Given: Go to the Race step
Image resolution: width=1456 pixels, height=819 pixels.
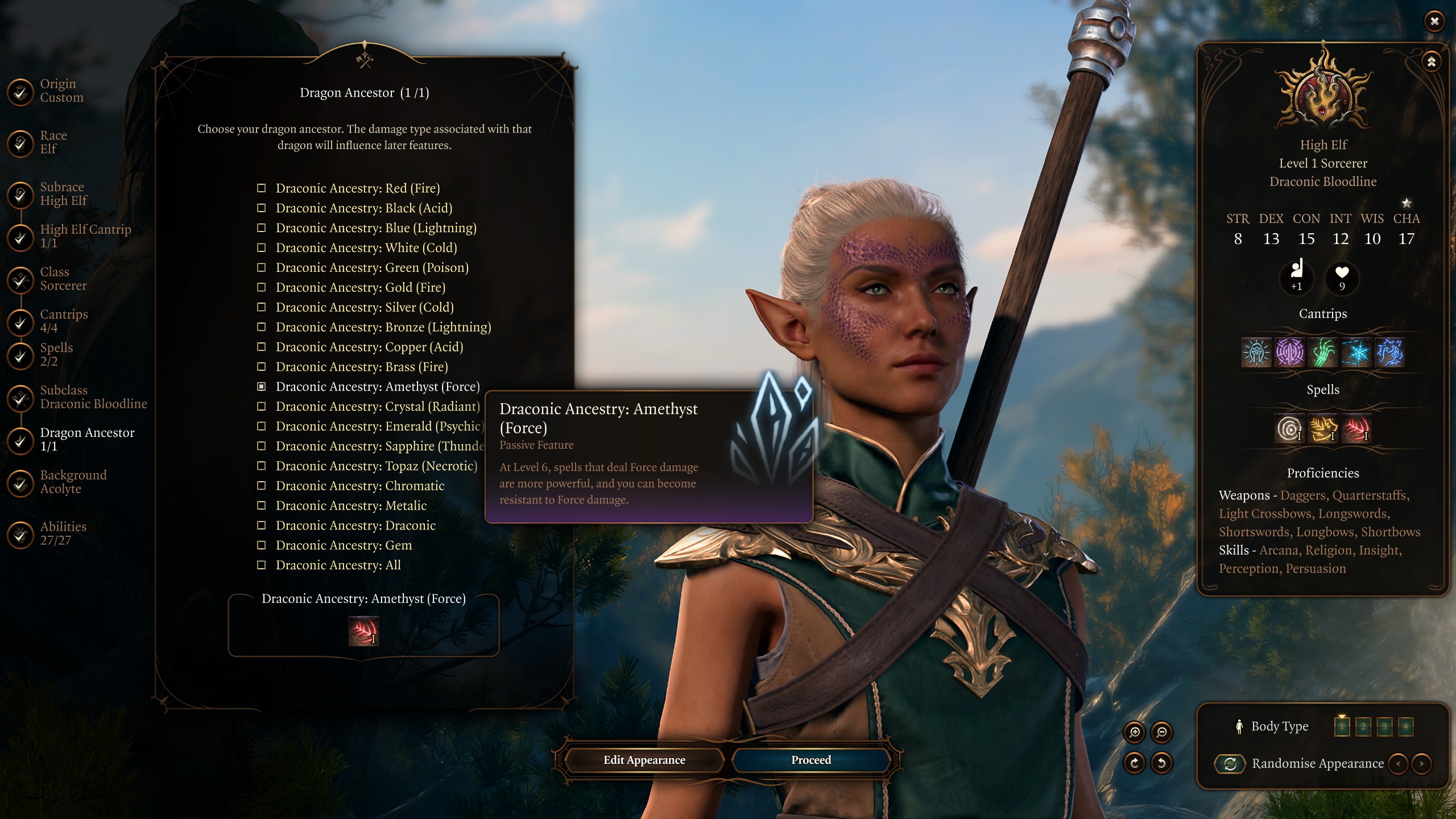Looking at the screenshot, I should (52, 142).
